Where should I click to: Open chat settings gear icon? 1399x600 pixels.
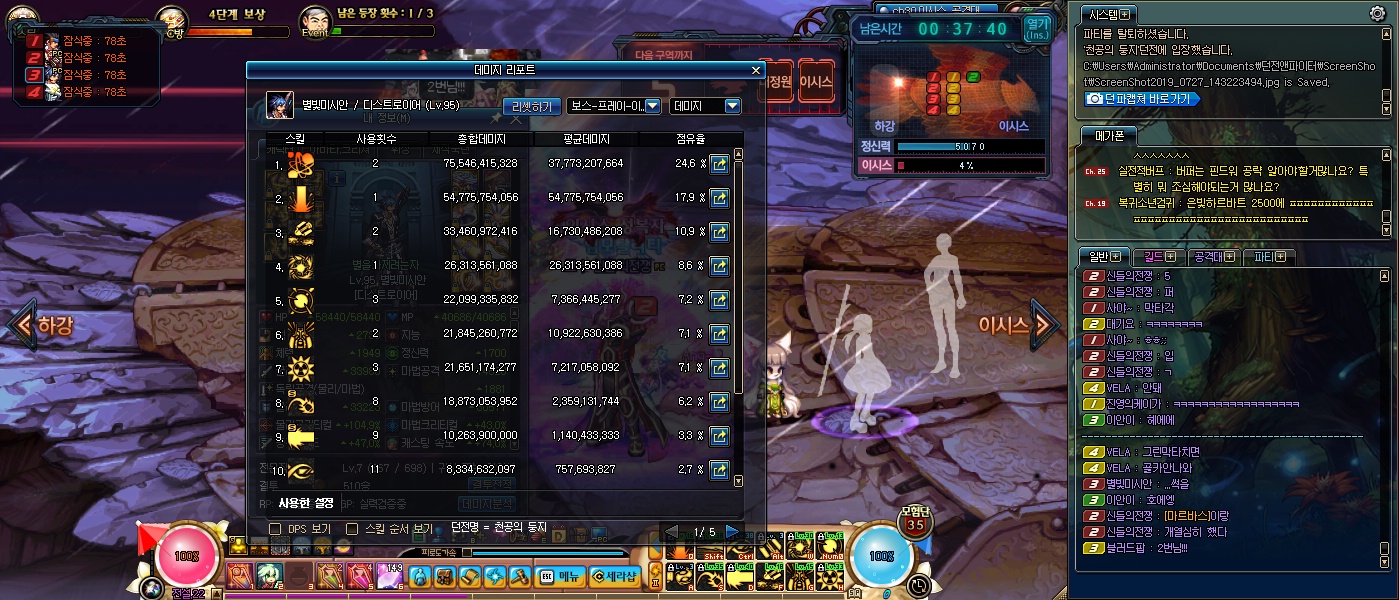[1377, 13]
